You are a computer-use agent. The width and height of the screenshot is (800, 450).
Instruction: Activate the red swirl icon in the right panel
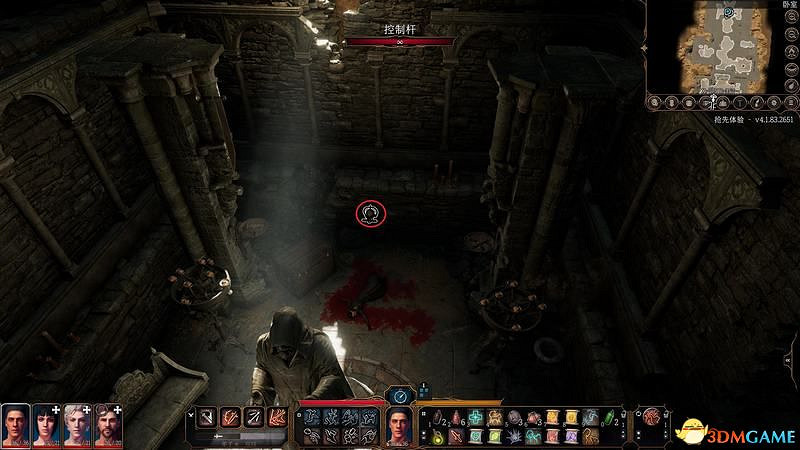[653, 416]
